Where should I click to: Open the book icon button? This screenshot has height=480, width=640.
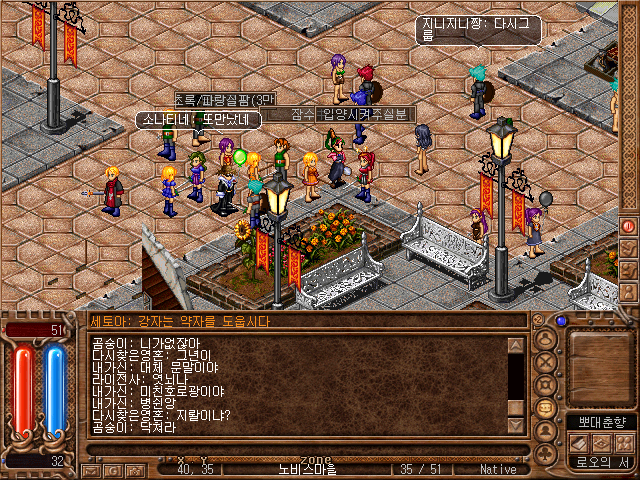point(579,443)
